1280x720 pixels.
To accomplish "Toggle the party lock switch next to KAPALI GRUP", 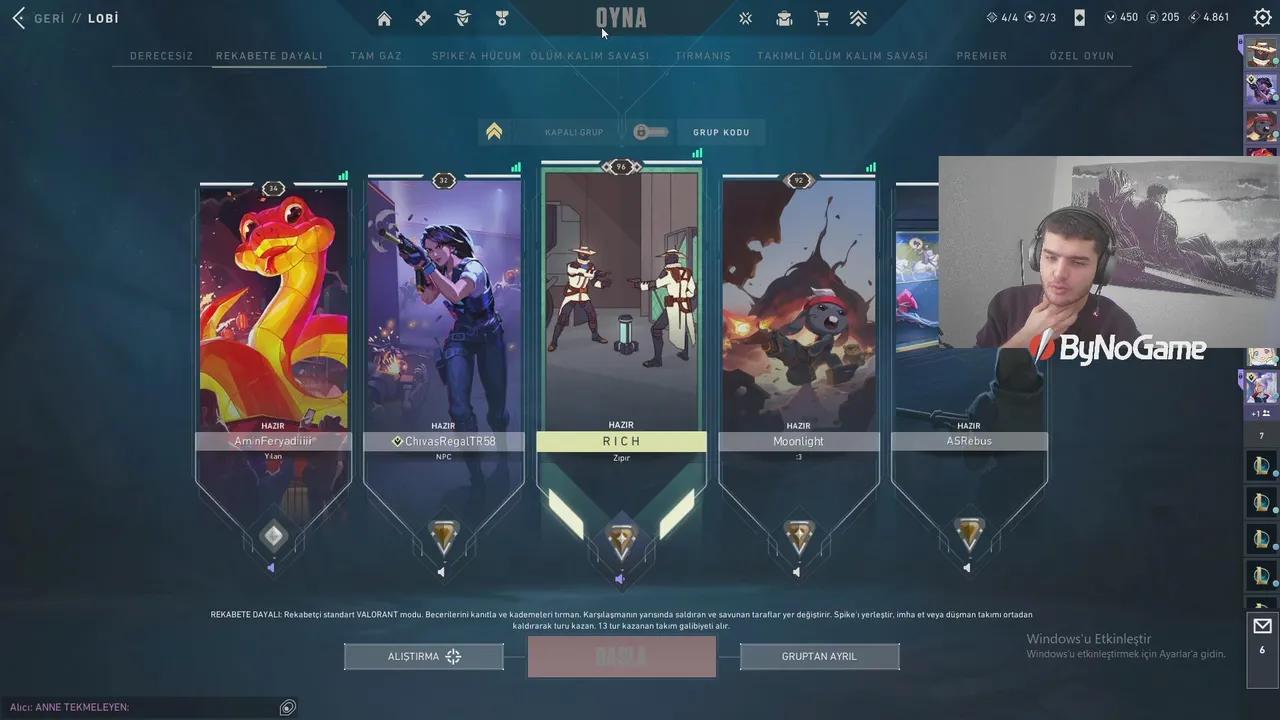I will (650, 131).
